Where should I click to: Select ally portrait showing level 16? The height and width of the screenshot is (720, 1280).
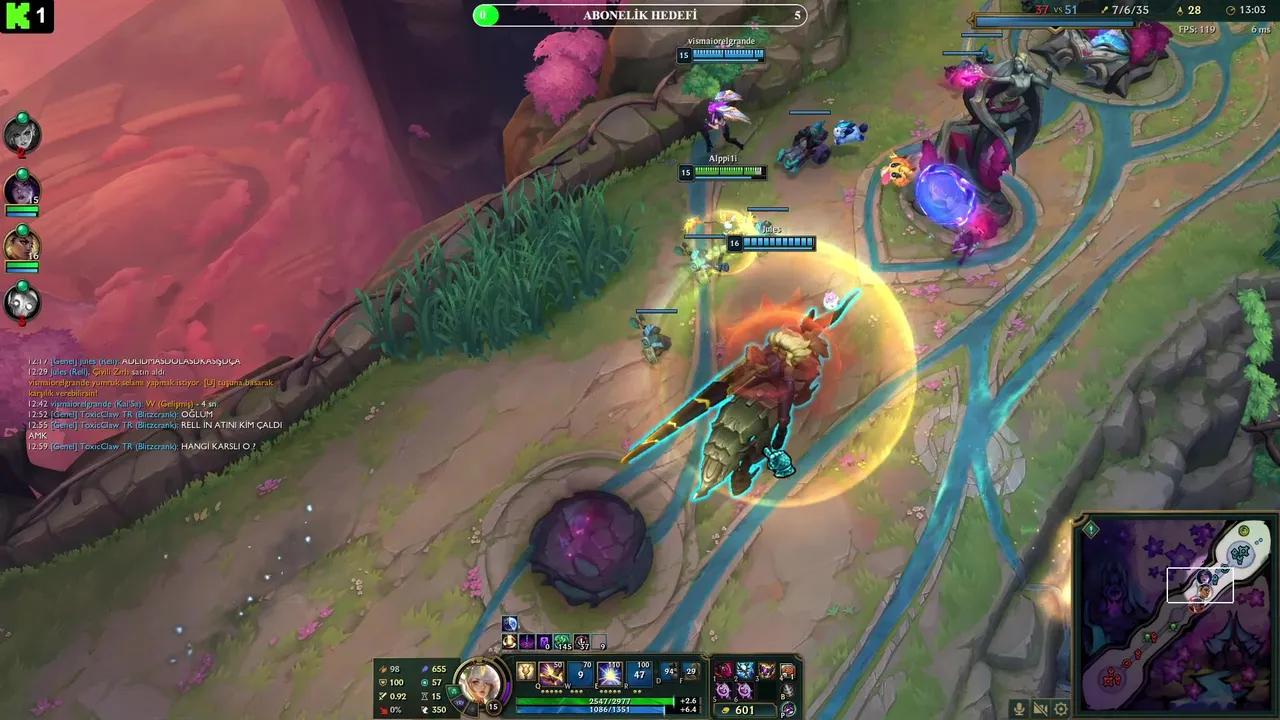[x=22, y=245]
